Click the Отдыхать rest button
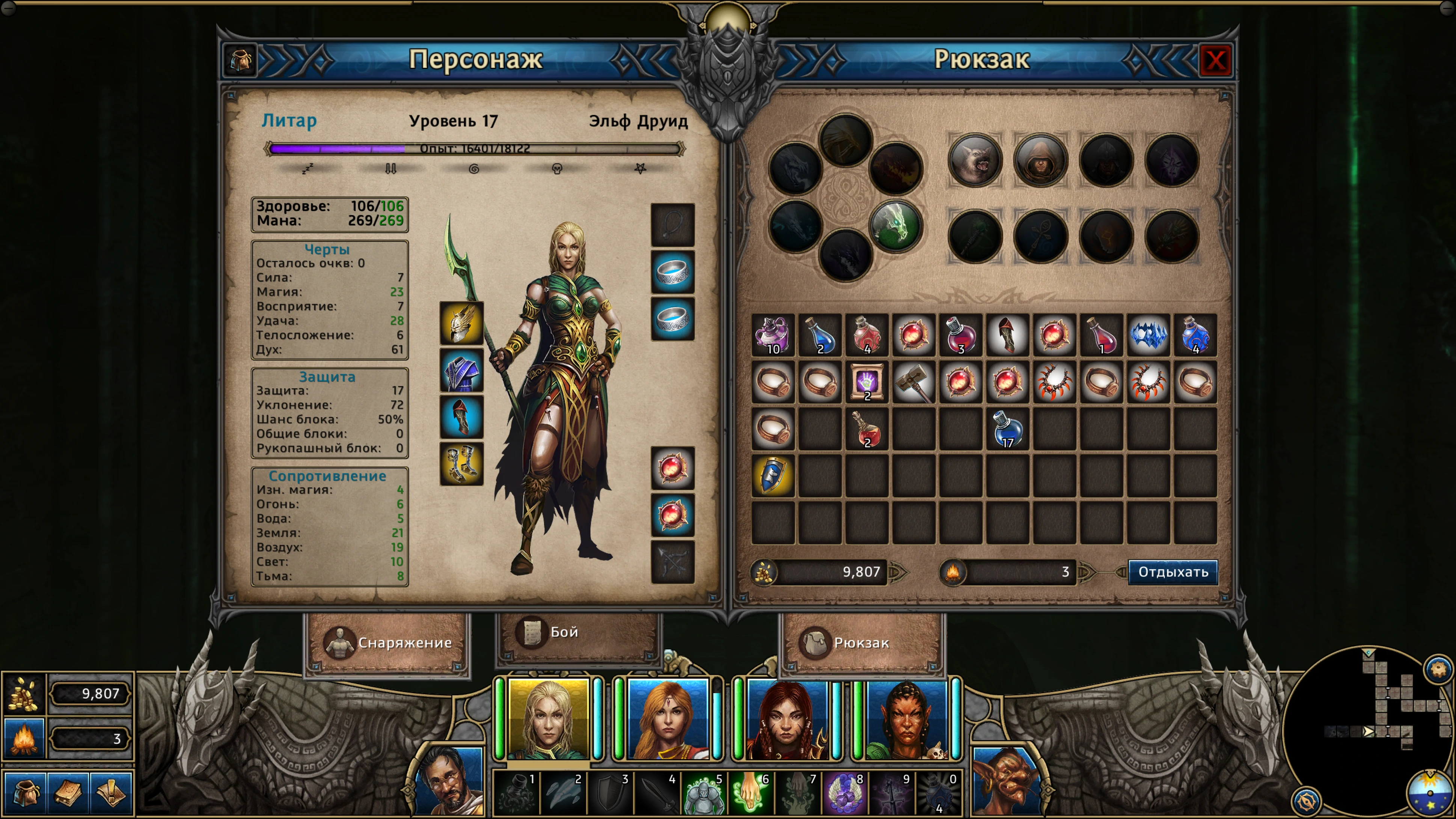 [1173, 572]
